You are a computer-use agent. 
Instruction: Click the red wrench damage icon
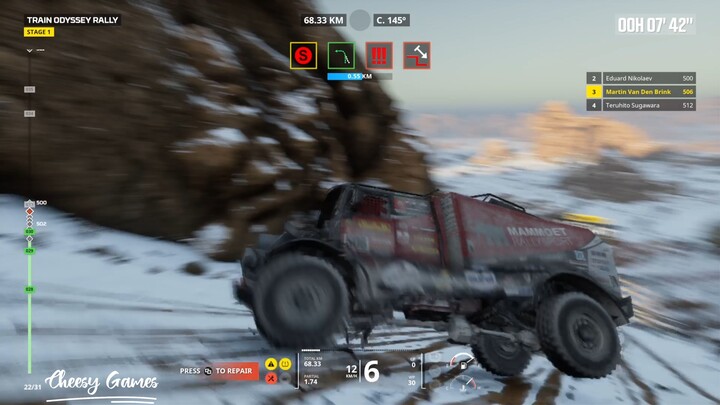pyautogui.click(x=271, y=377)
